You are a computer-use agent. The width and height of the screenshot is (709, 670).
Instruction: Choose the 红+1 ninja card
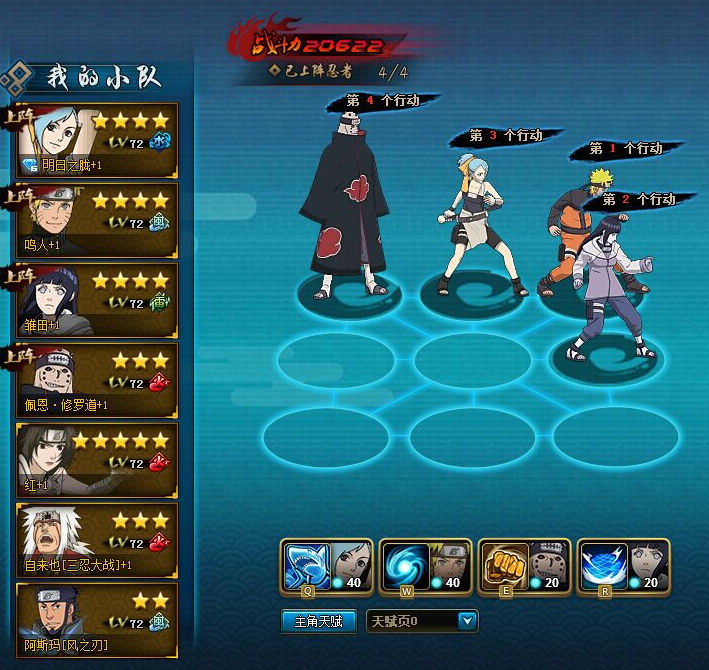[x=97, y=459]
